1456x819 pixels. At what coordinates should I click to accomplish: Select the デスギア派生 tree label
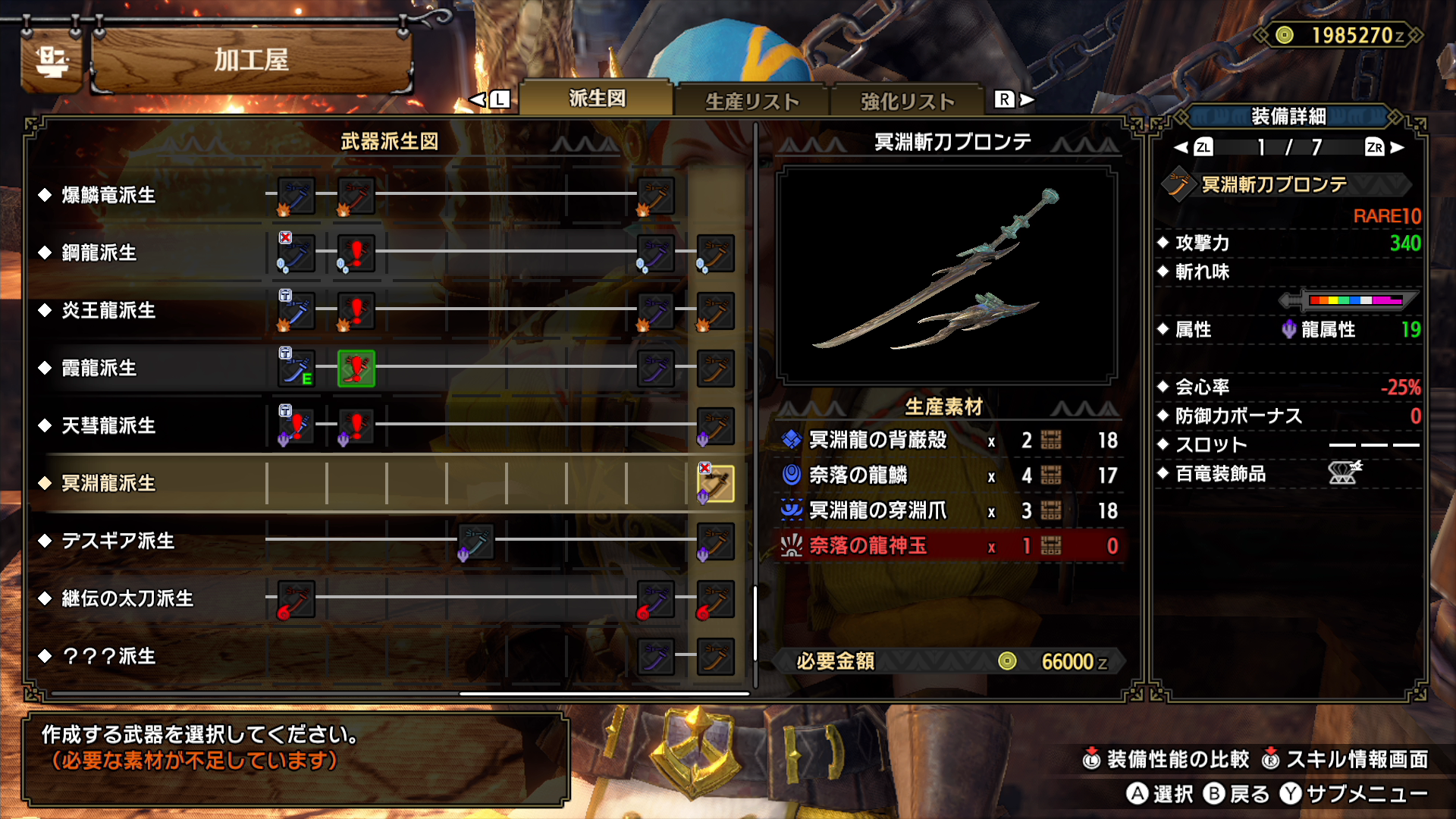[118, 541]
